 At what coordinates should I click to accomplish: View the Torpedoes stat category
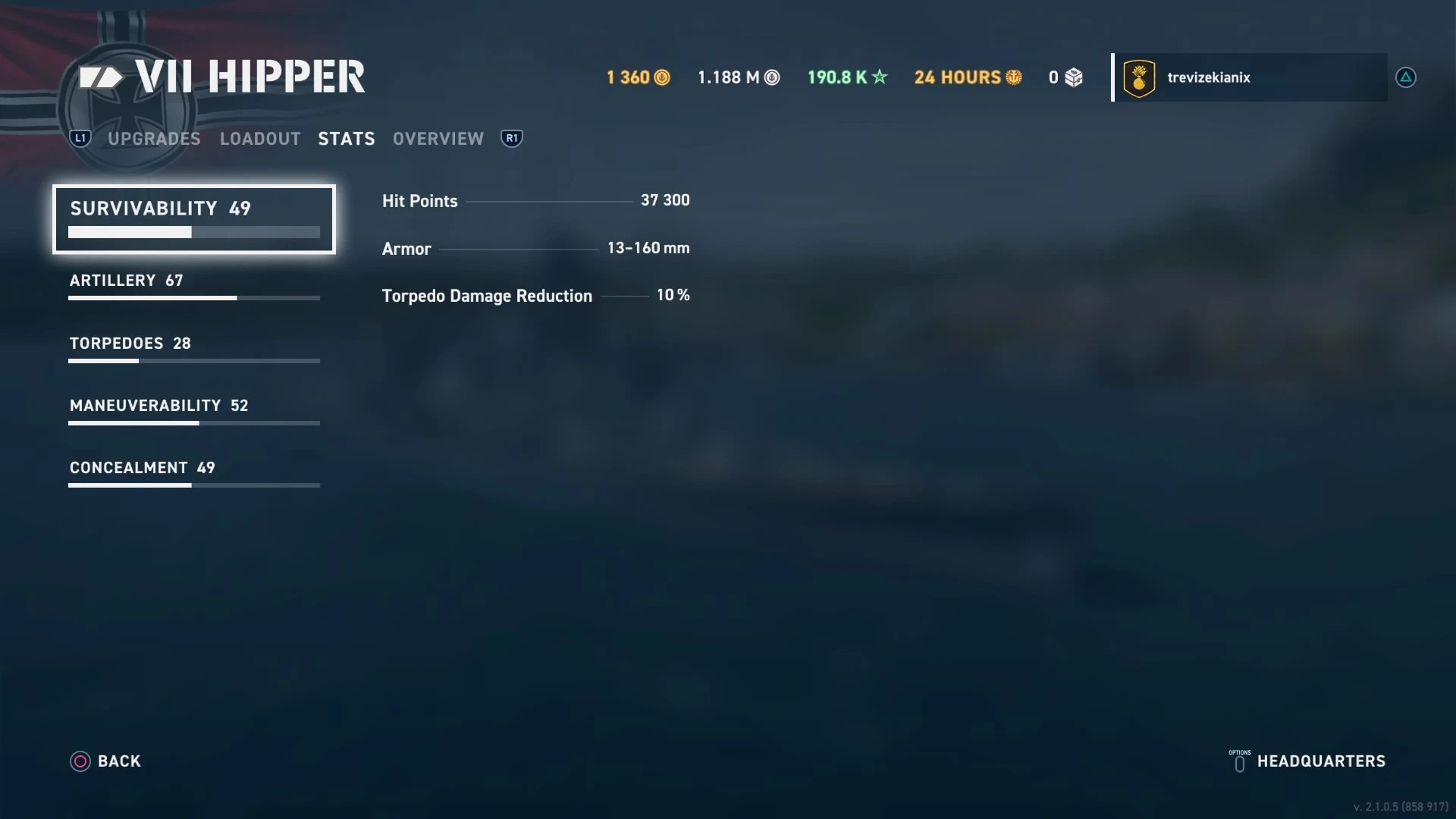coord(193,349)
